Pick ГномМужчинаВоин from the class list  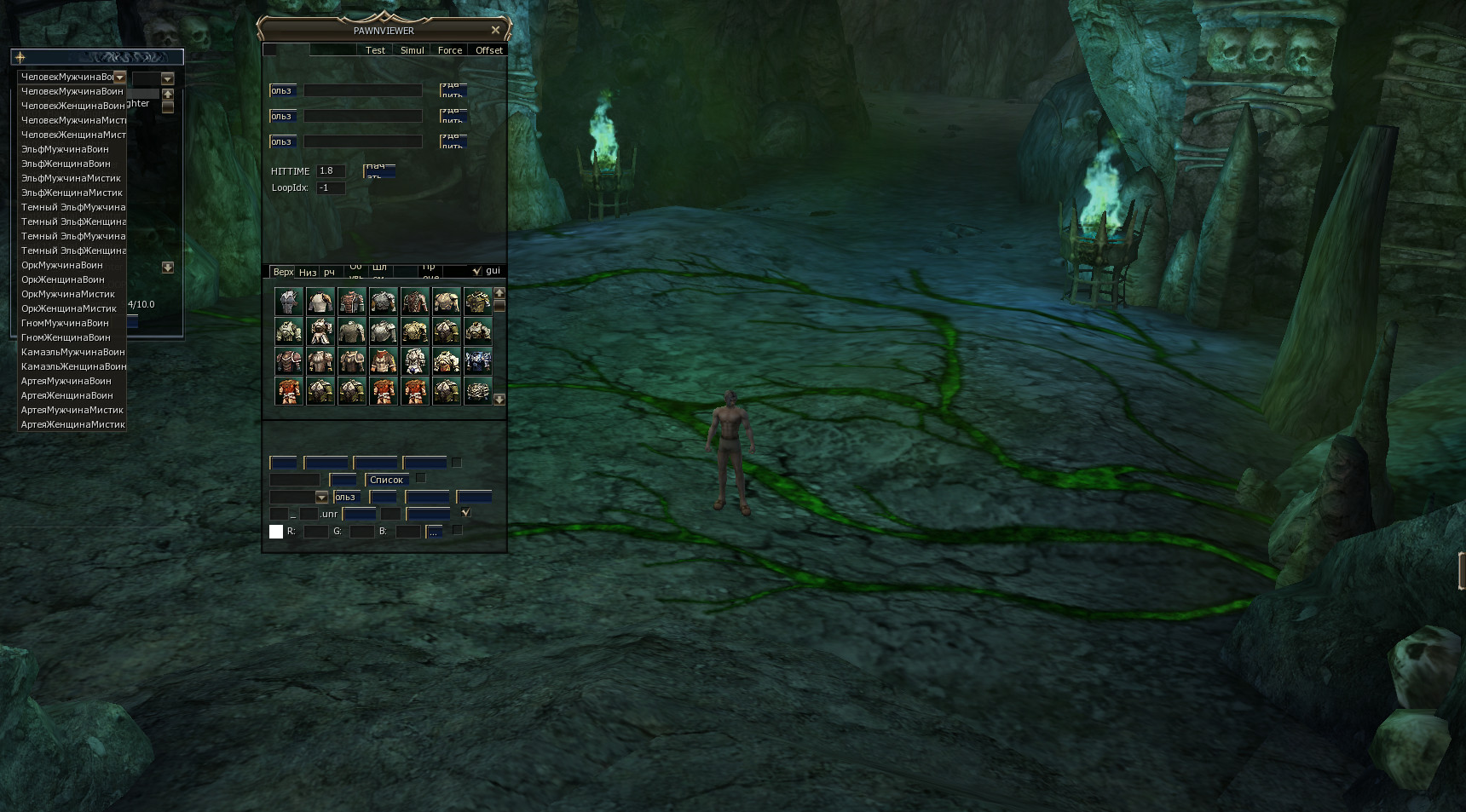tap(65, 323)
